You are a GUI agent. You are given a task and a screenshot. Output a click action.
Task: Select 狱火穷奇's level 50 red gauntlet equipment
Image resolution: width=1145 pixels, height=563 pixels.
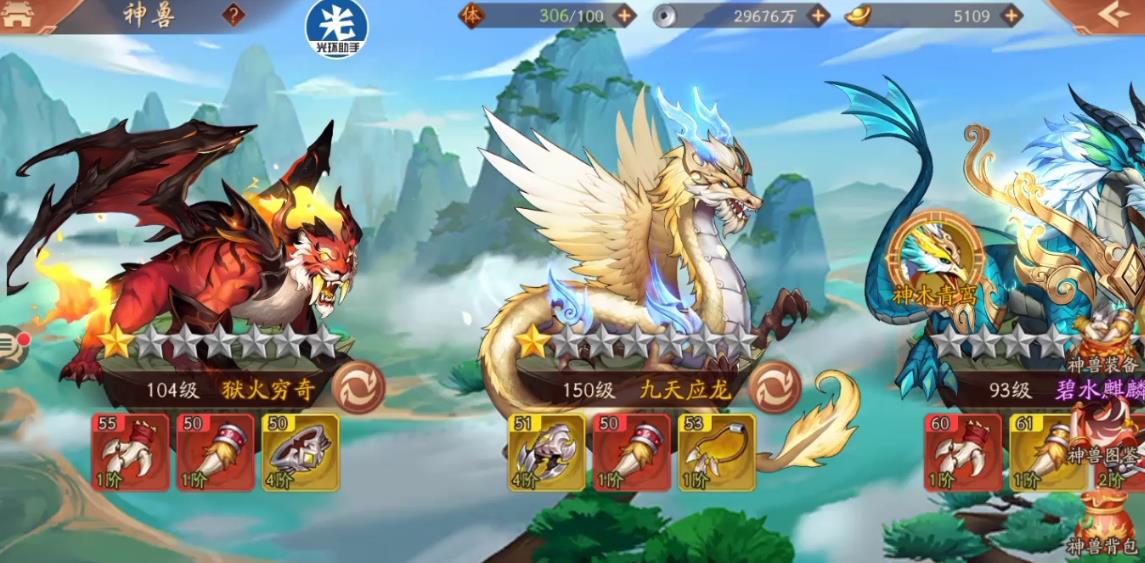[215, 452]
